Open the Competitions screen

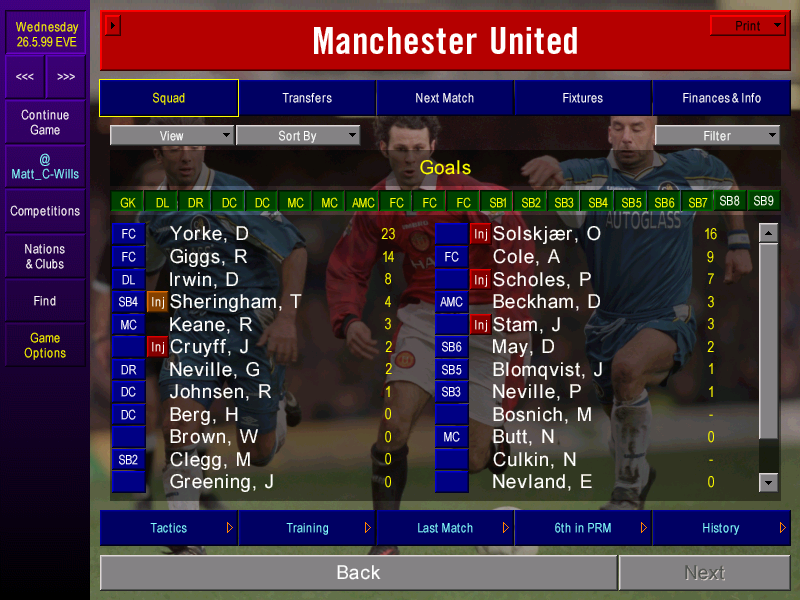[45, 211]
